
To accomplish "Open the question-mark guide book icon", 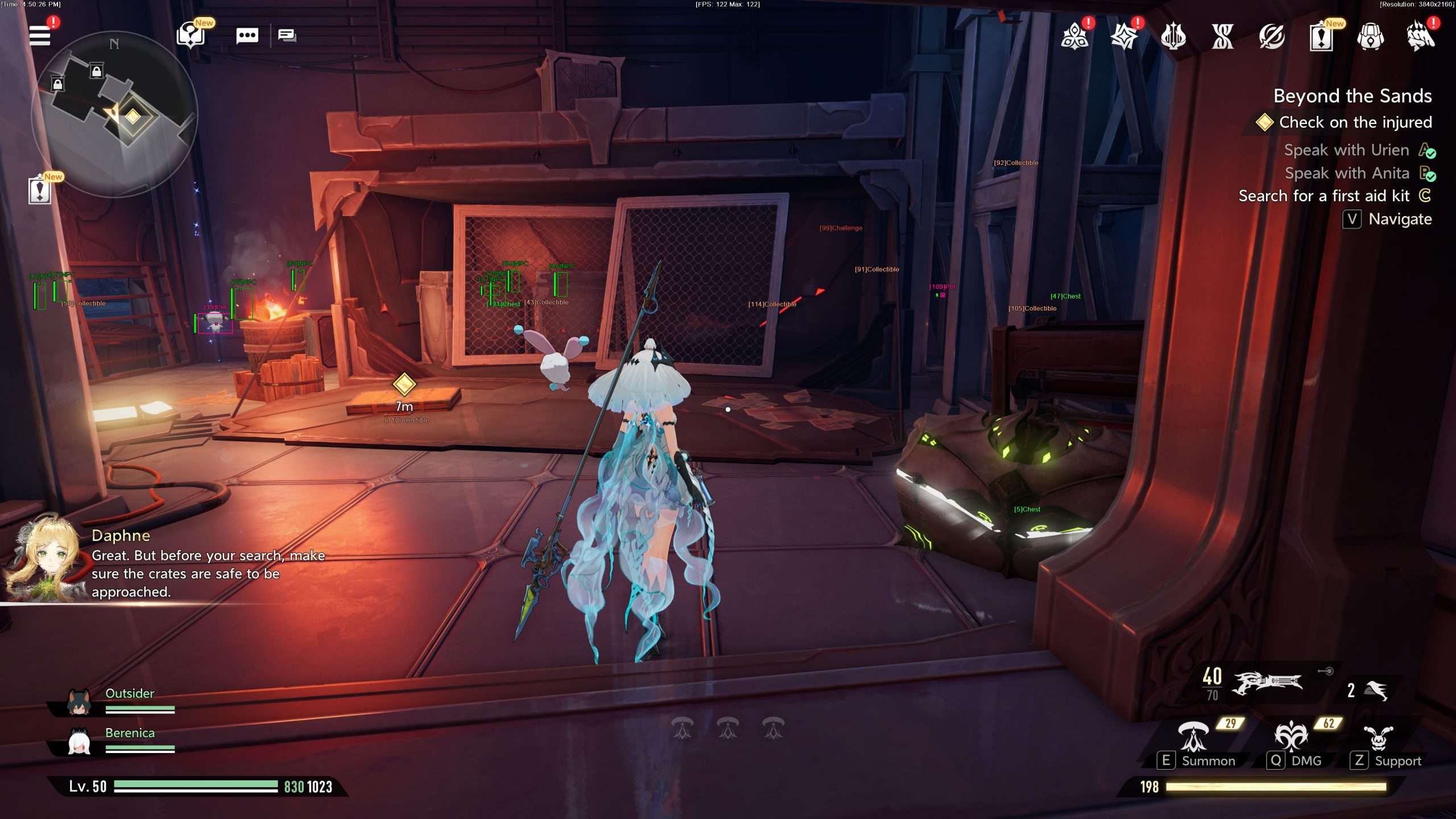I will [x=191, y=36].
